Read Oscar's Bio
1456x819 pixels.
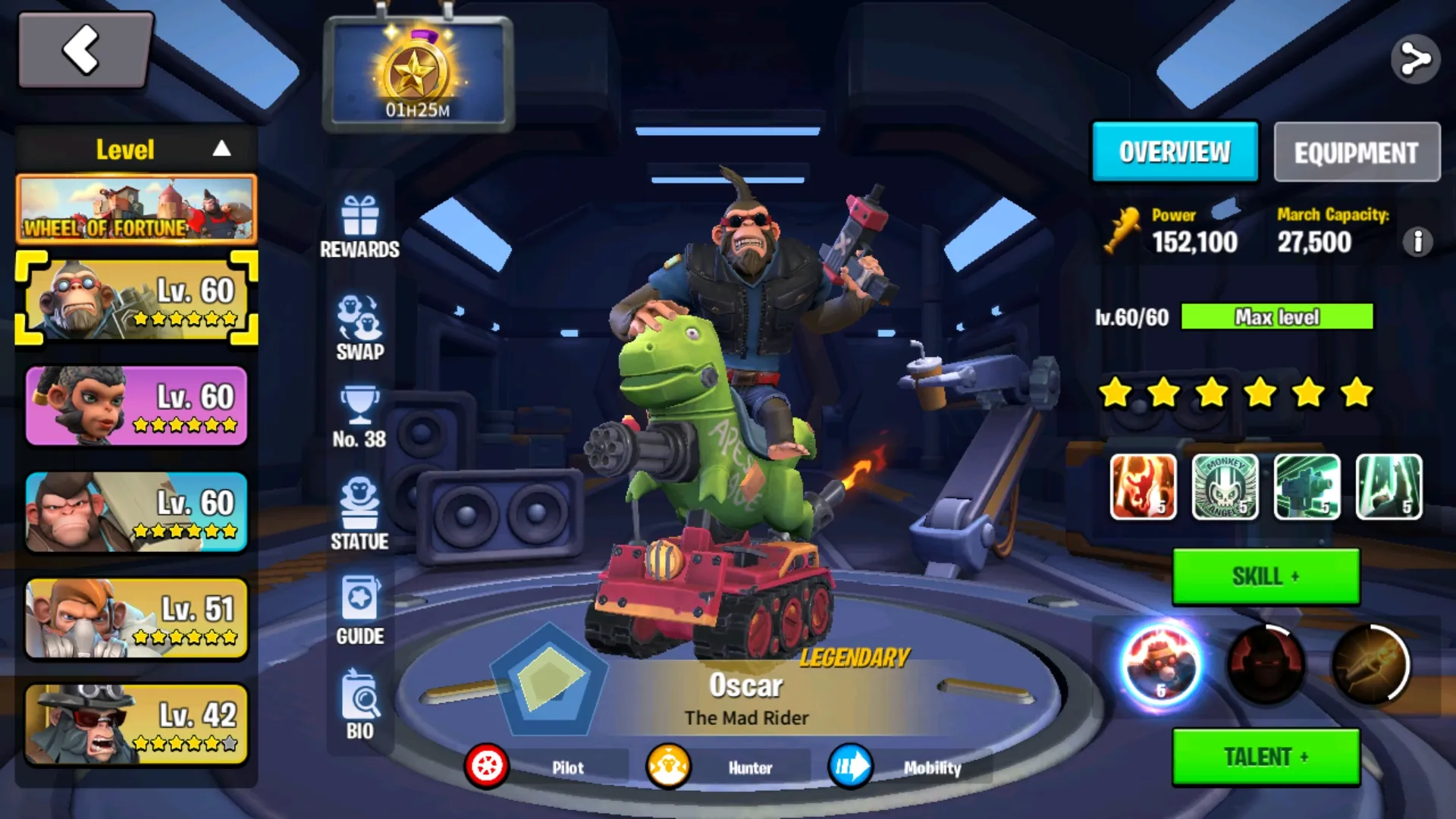(x=359, y=705)
